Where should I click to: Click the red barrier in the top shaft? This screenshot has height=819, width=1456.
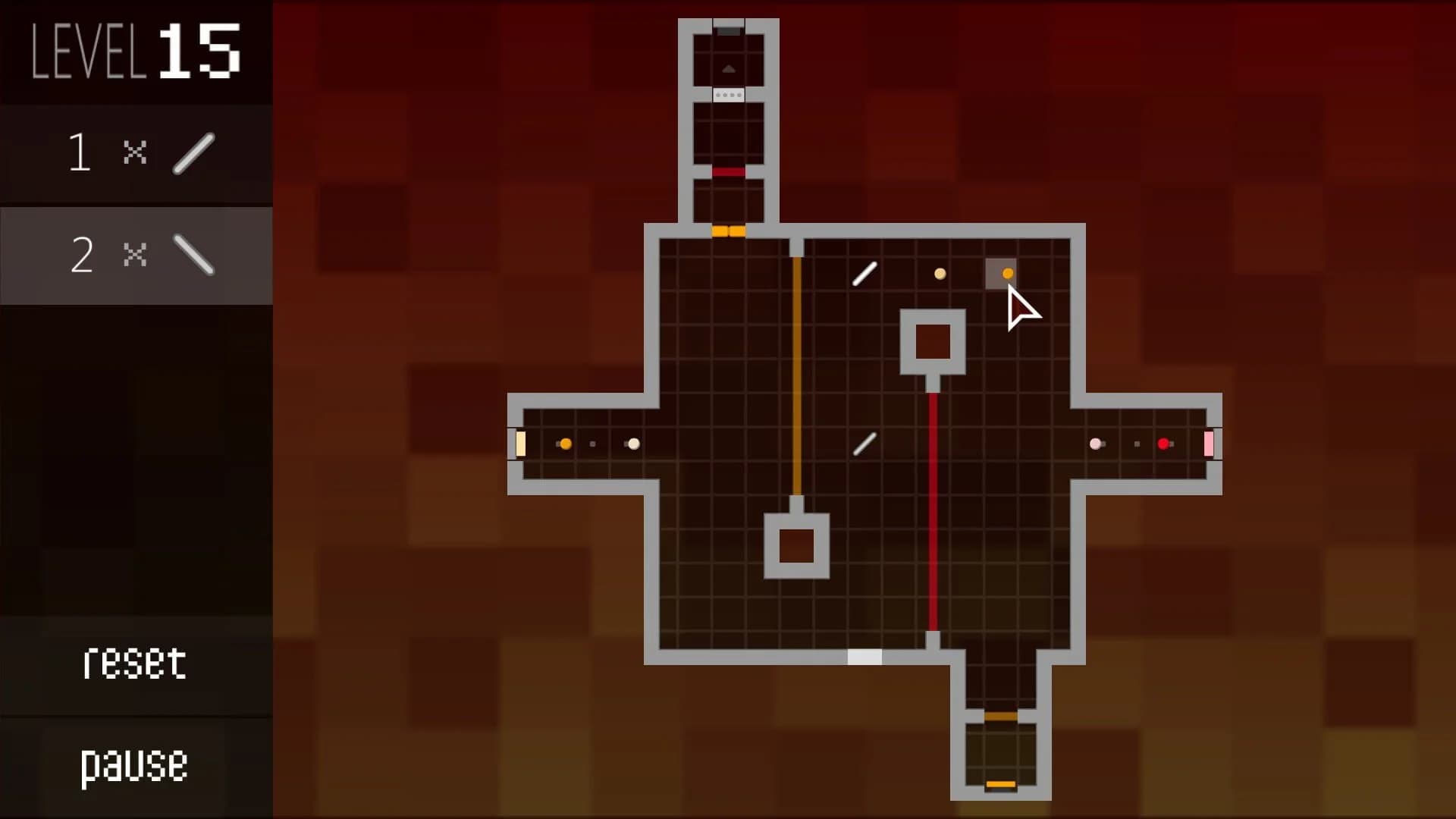(729, 173)
